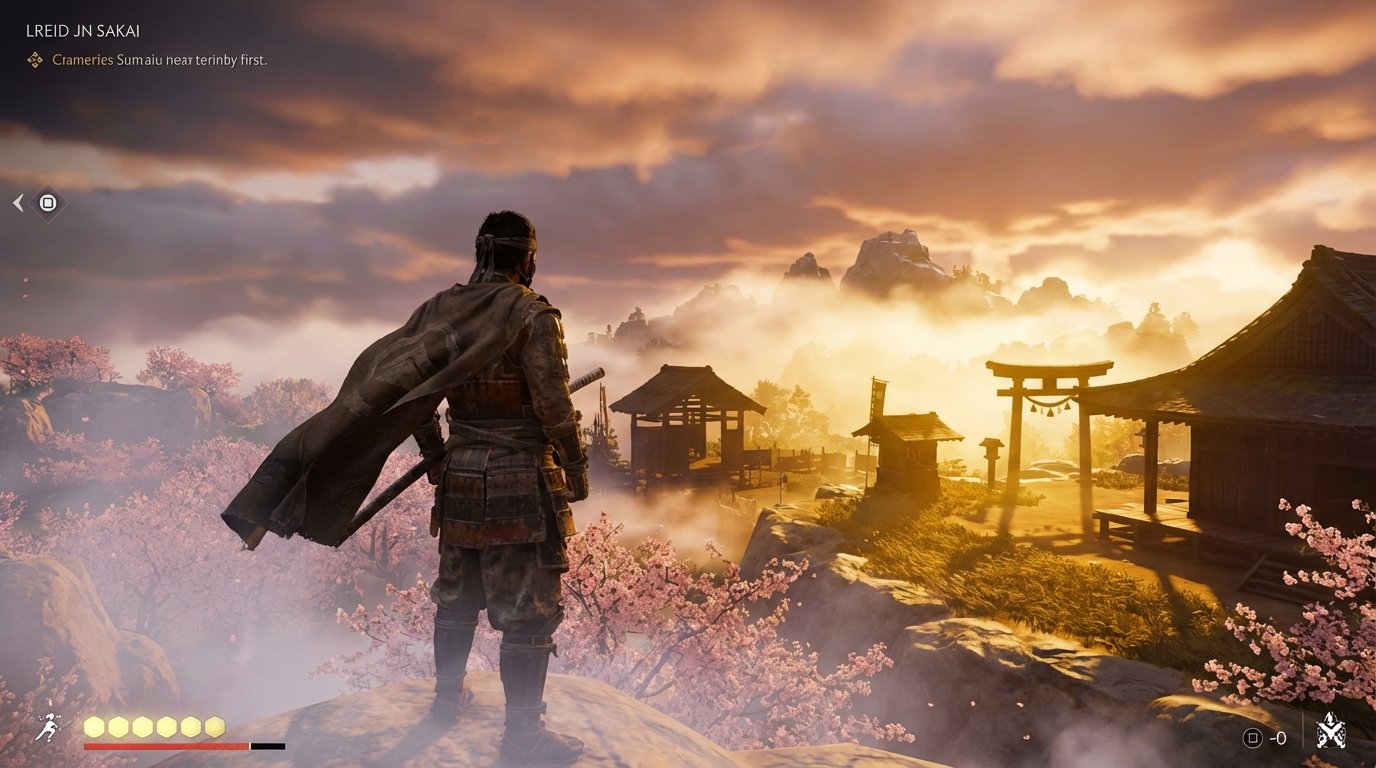Click the small square icon beside the back arrow
Viewport: 1376px width, 768px height.
47,203
